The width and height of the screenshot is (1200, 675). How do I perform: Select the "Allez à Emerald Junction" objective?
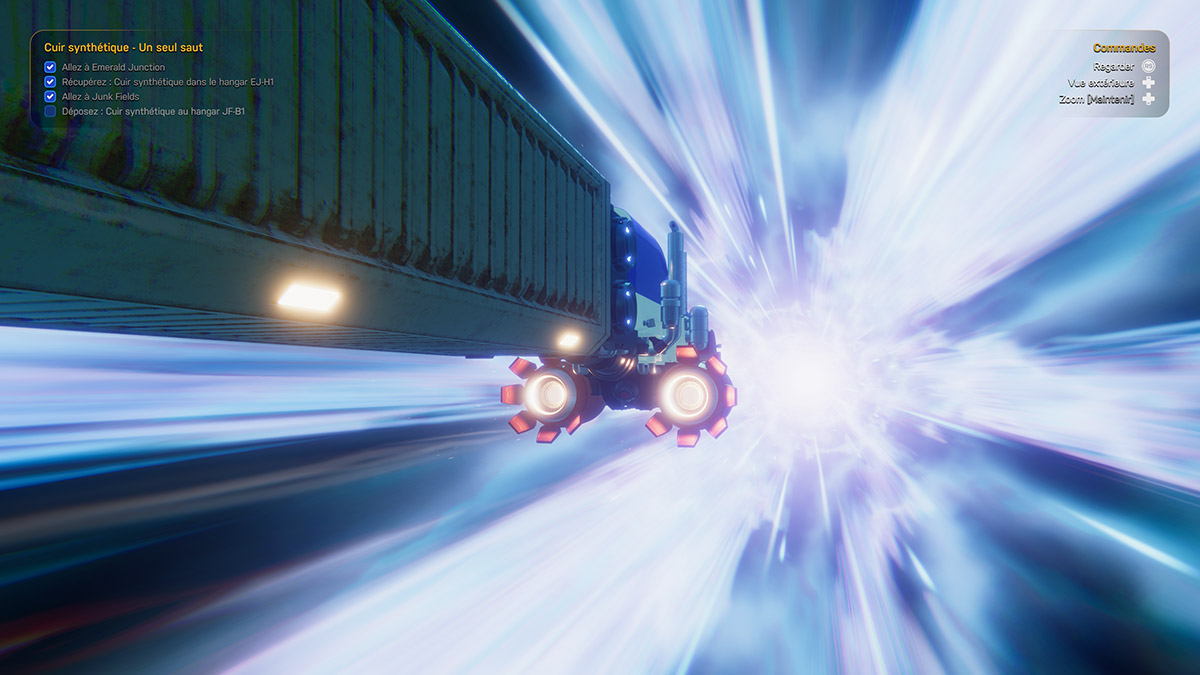[113, 67]
